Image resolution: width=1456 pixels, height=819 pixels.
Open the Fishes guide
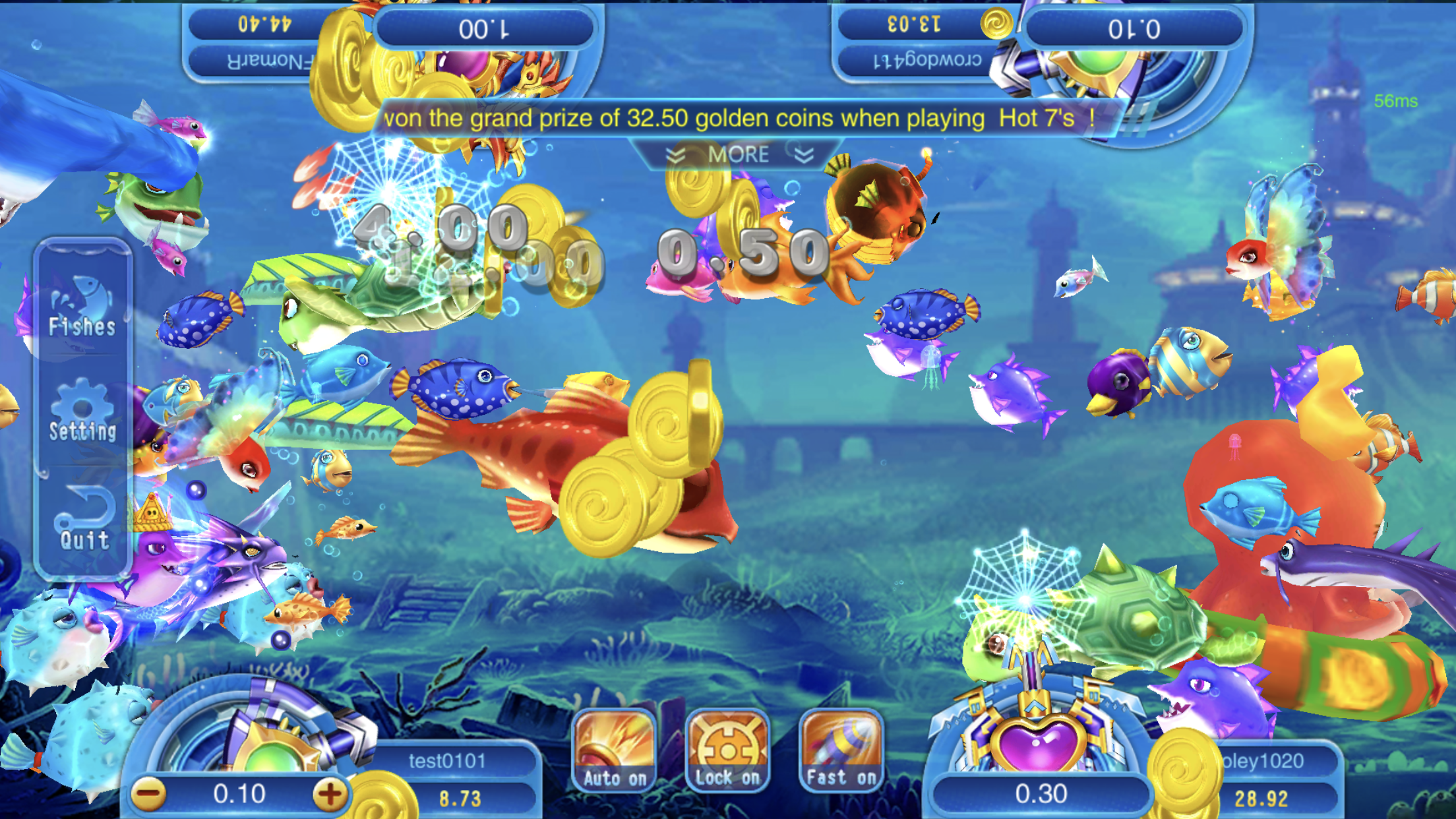(x=82, y=308)
